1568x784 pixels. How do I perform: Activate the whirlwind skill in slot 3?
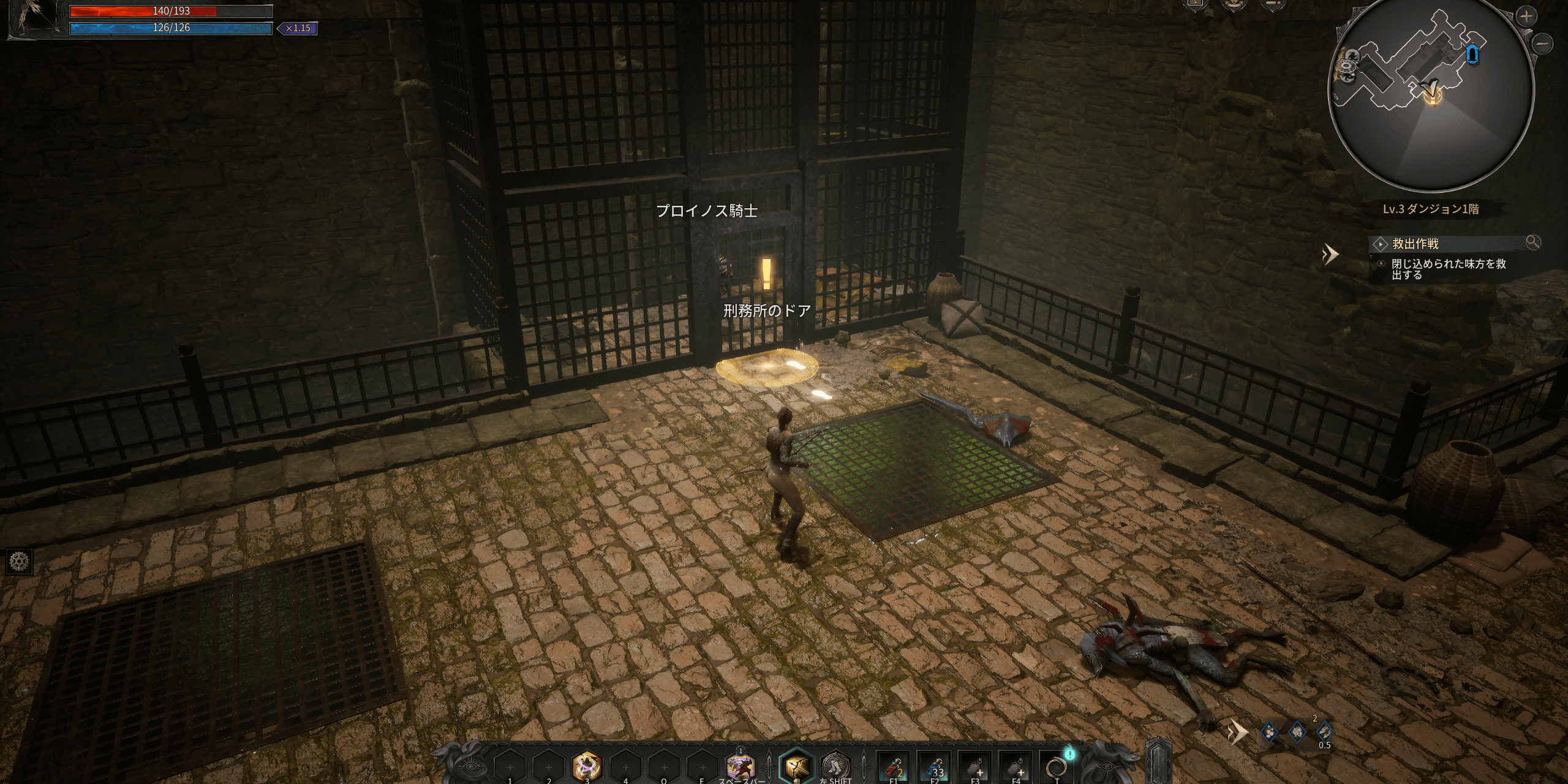coord(587,766)
